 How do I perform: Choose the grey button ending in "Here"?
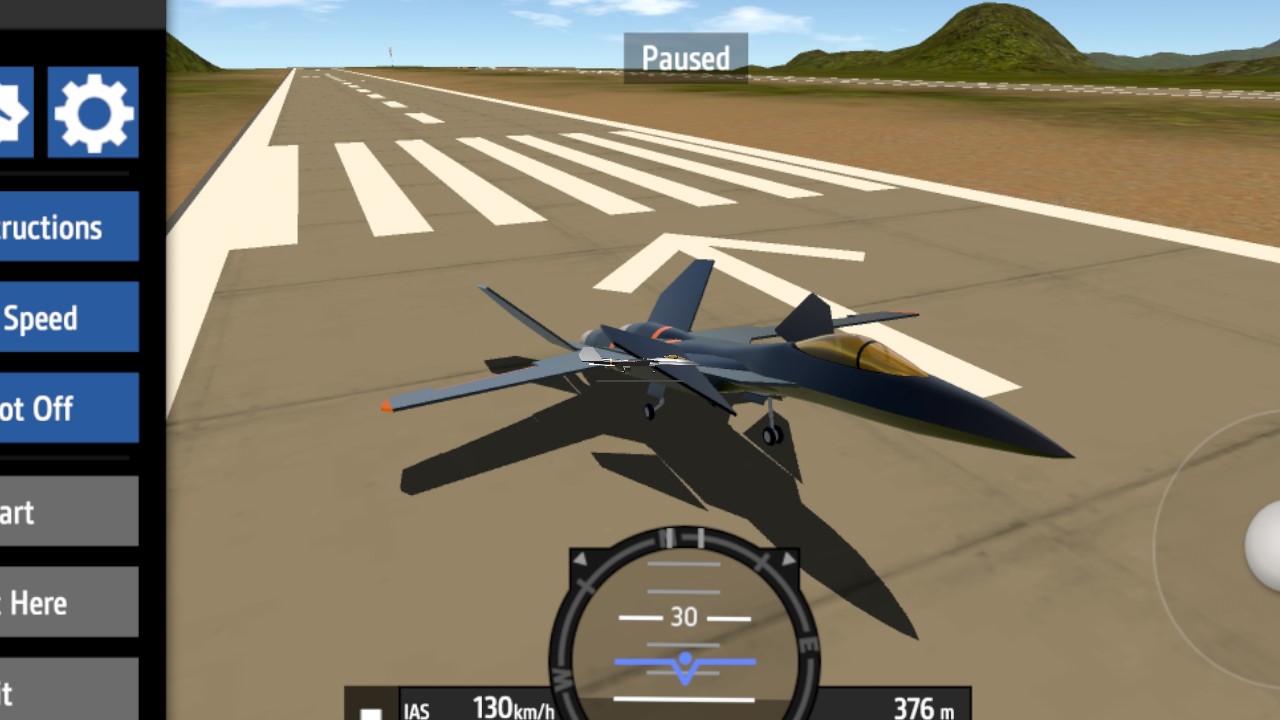[68, 602]
